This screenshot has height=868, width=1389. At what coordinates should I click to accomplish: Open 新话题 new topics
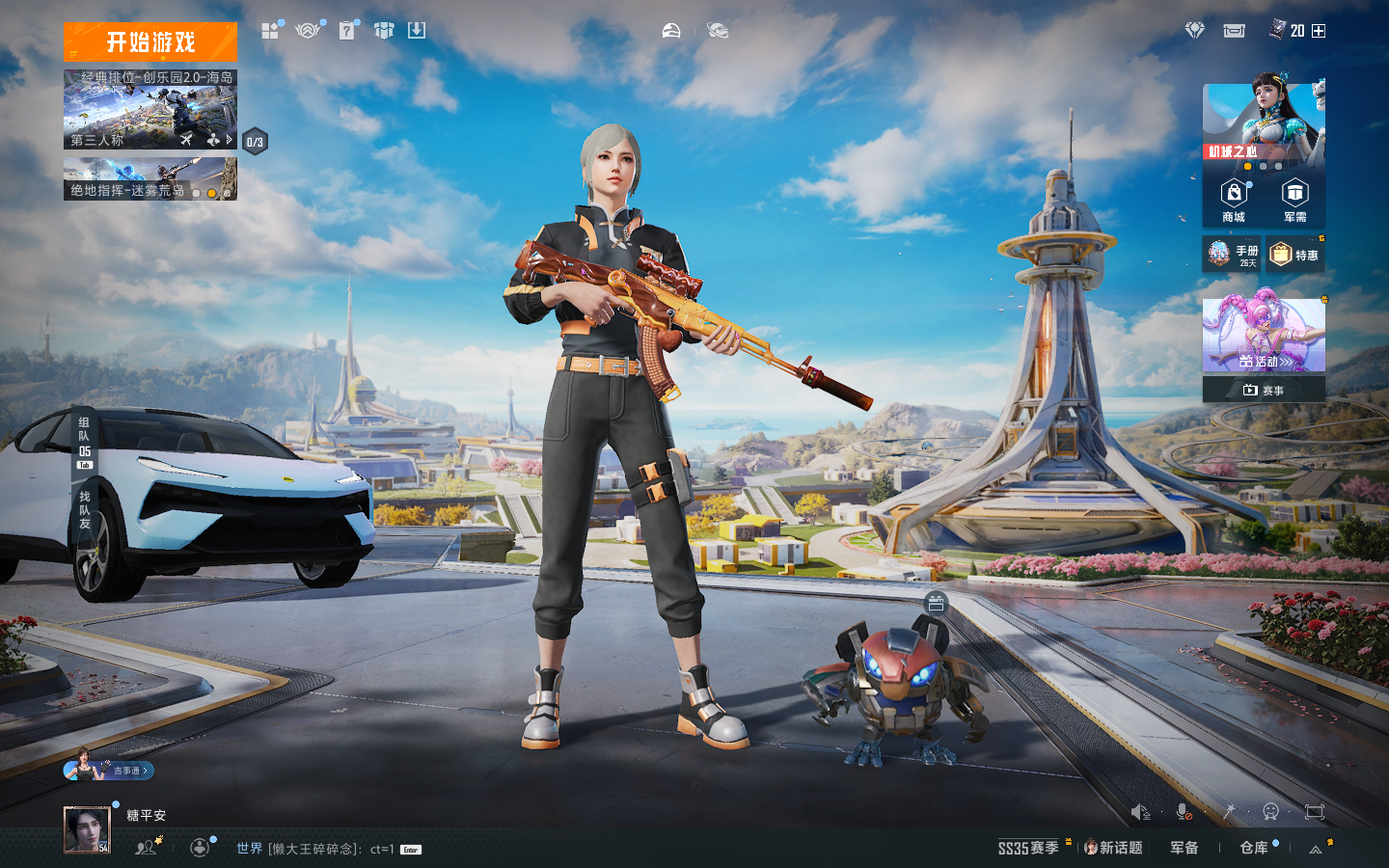(x=1114, y=848)
